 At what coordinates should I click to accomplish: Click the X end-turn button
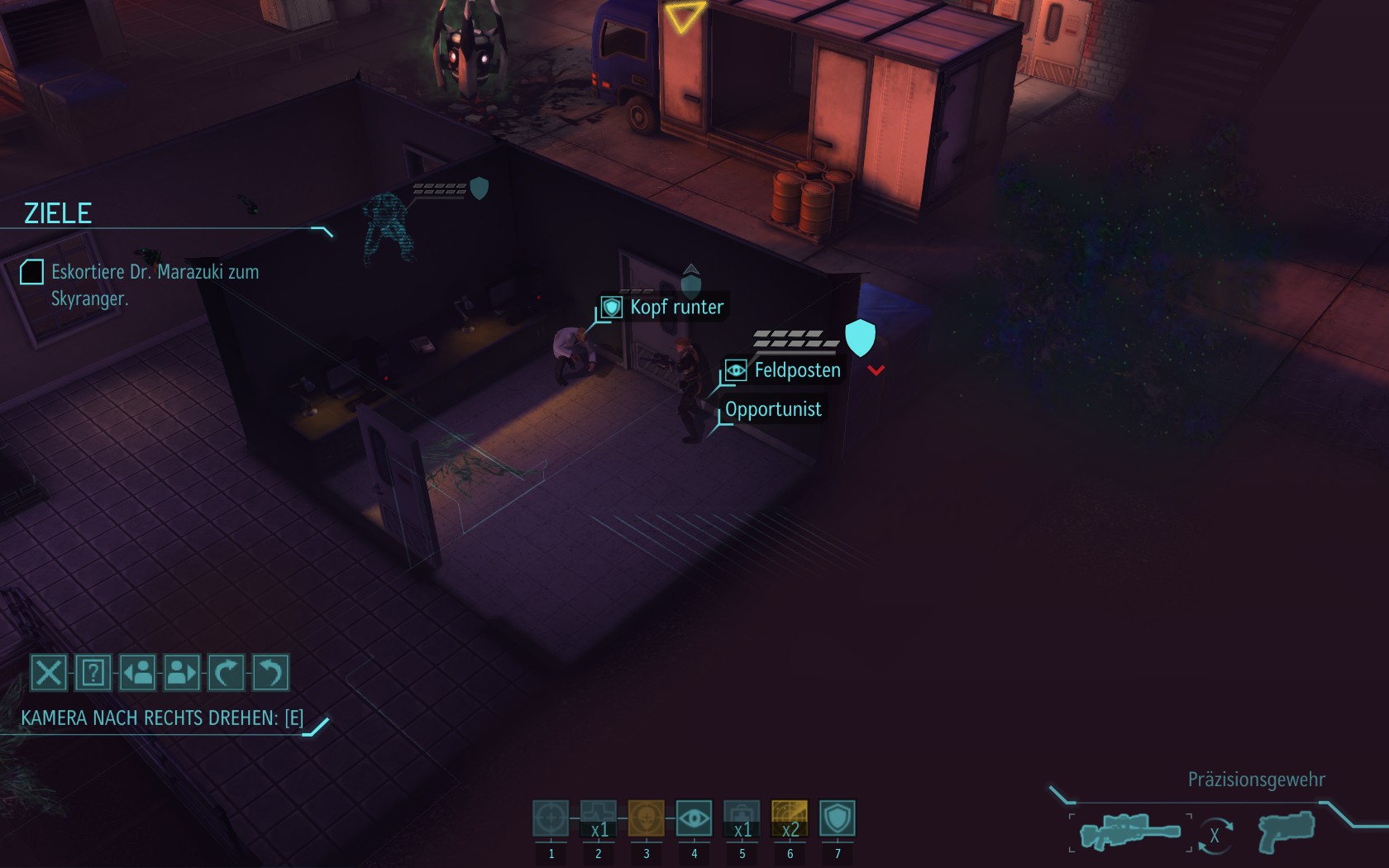click(49, 673)
